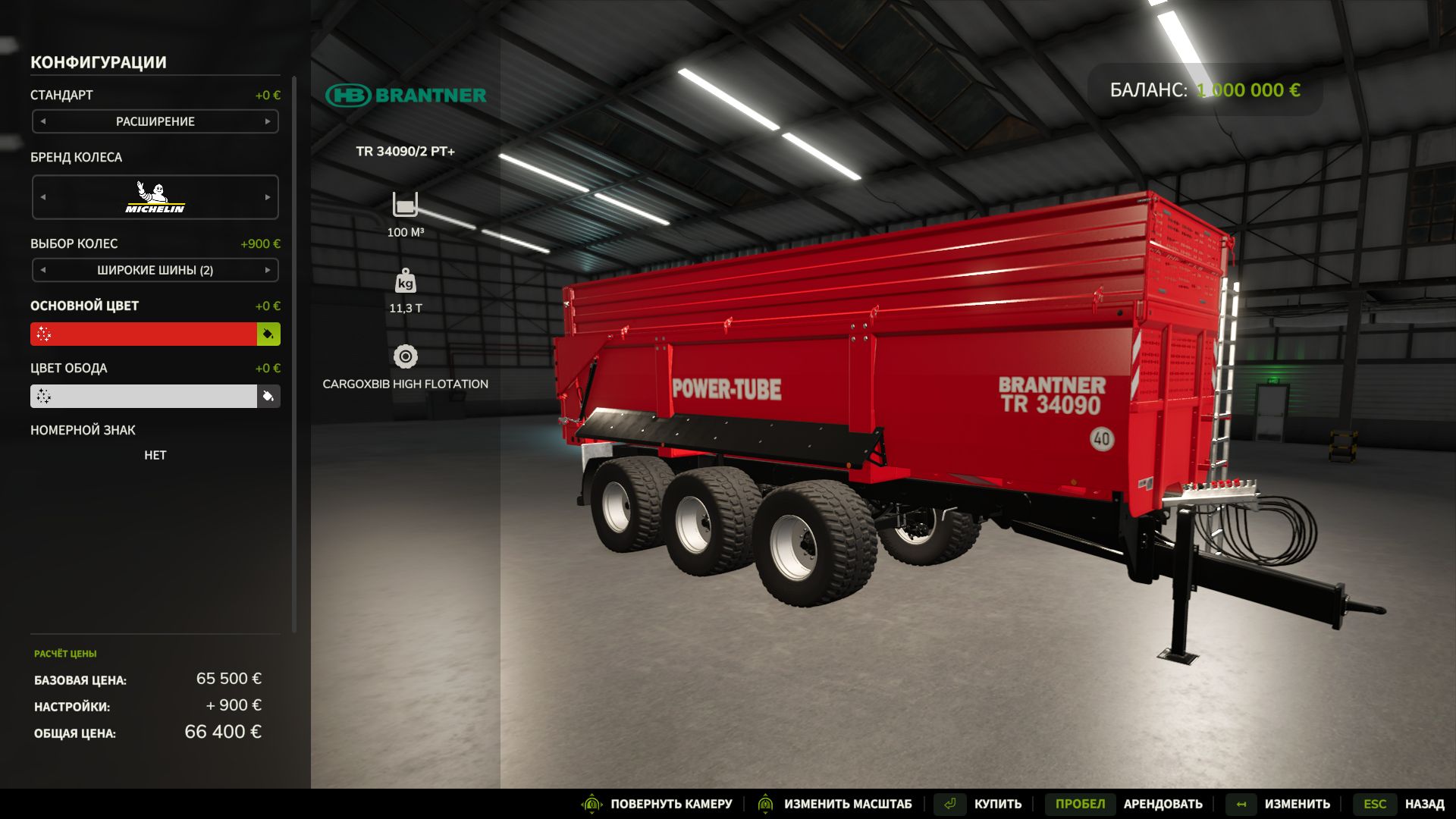The height and width of the screenshot is (819, 1456).
Task: Lease the trailer with Арендовать
Action: 1127,804
